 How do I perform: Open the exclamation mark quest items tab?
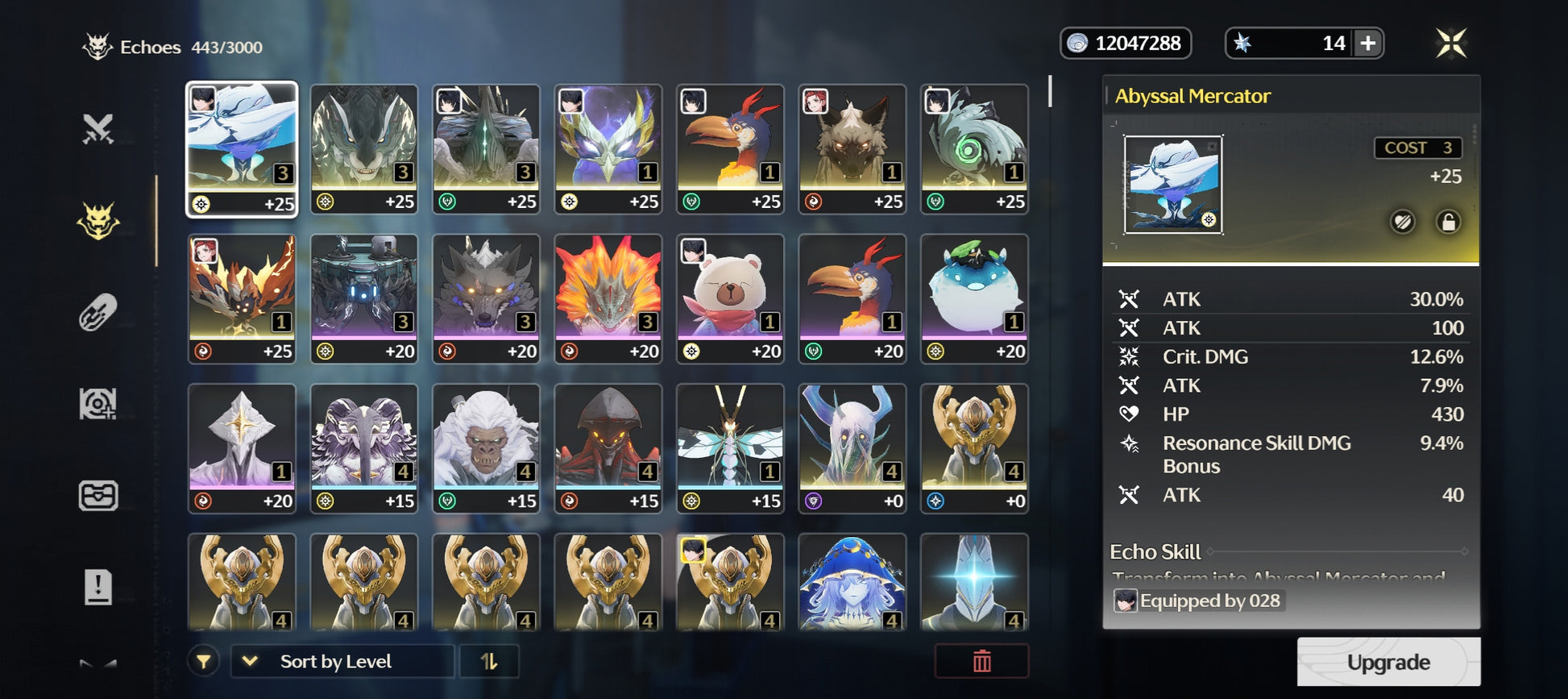click(98, 586)
